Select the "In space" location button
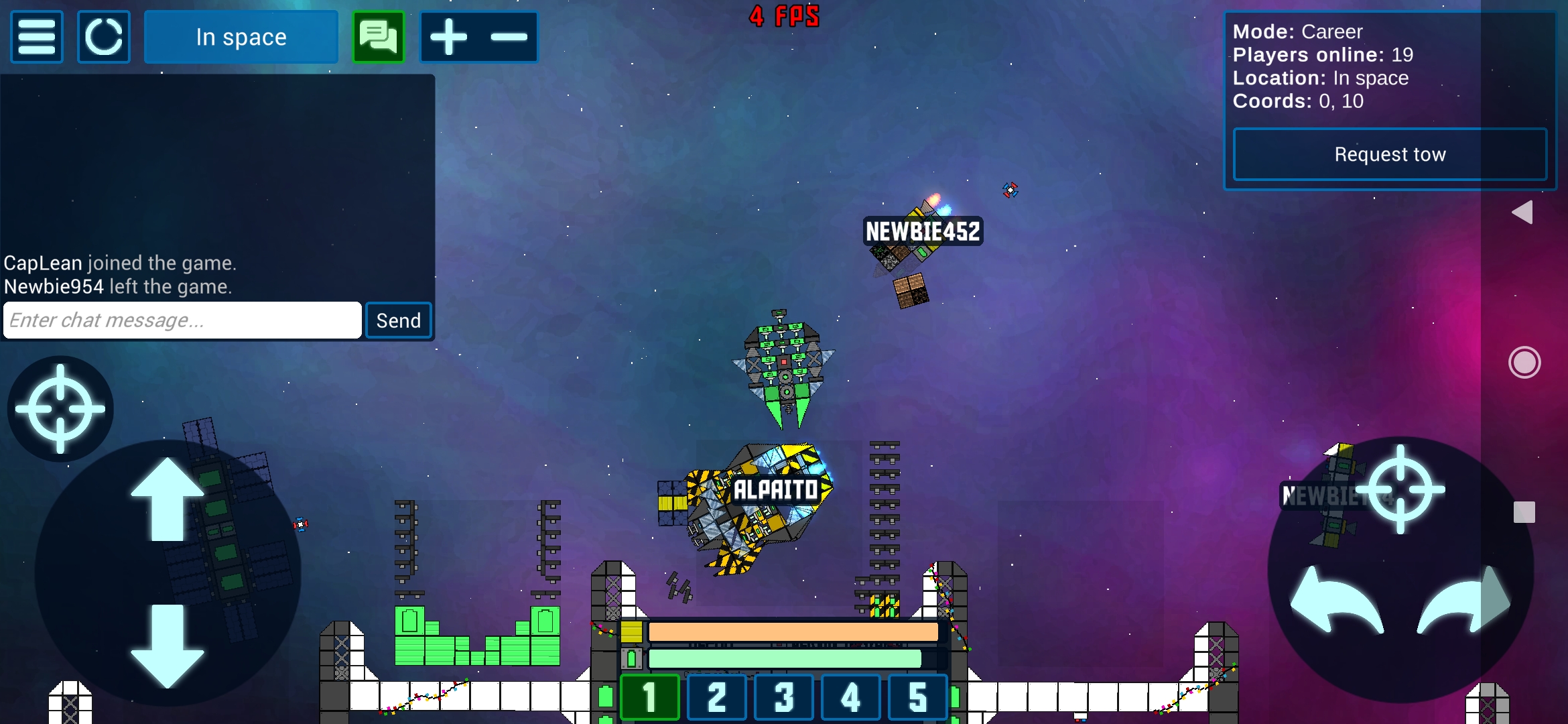Screen dimensions: 1568x724 241,37
